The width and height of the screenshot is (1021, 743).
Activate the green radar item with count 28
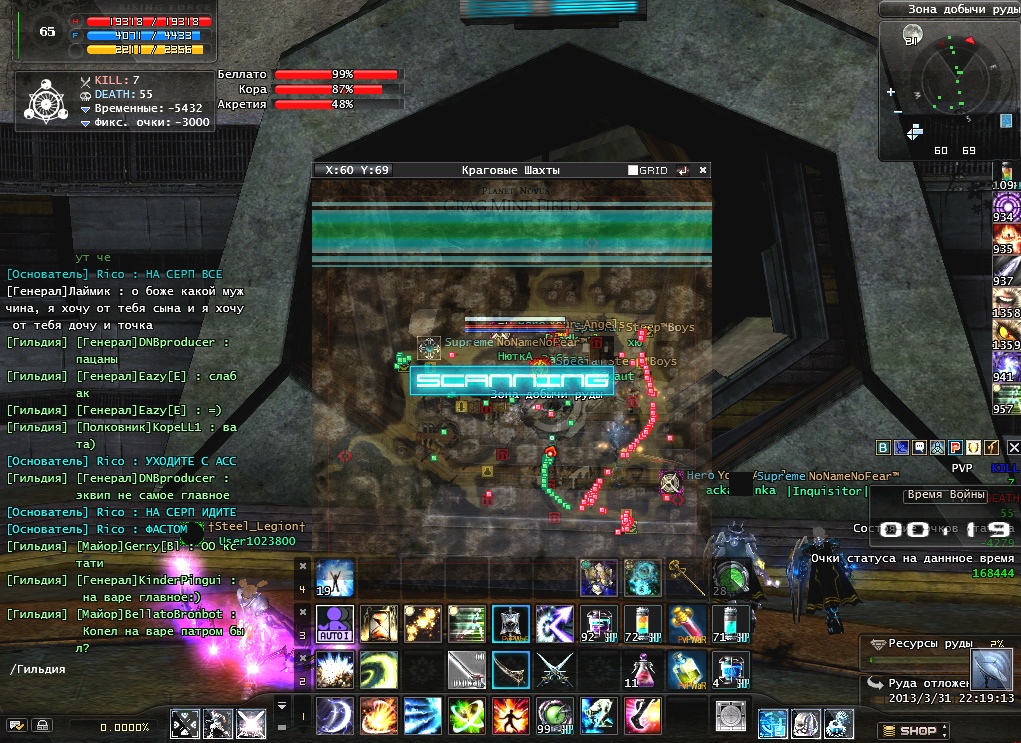pos(729,579)
